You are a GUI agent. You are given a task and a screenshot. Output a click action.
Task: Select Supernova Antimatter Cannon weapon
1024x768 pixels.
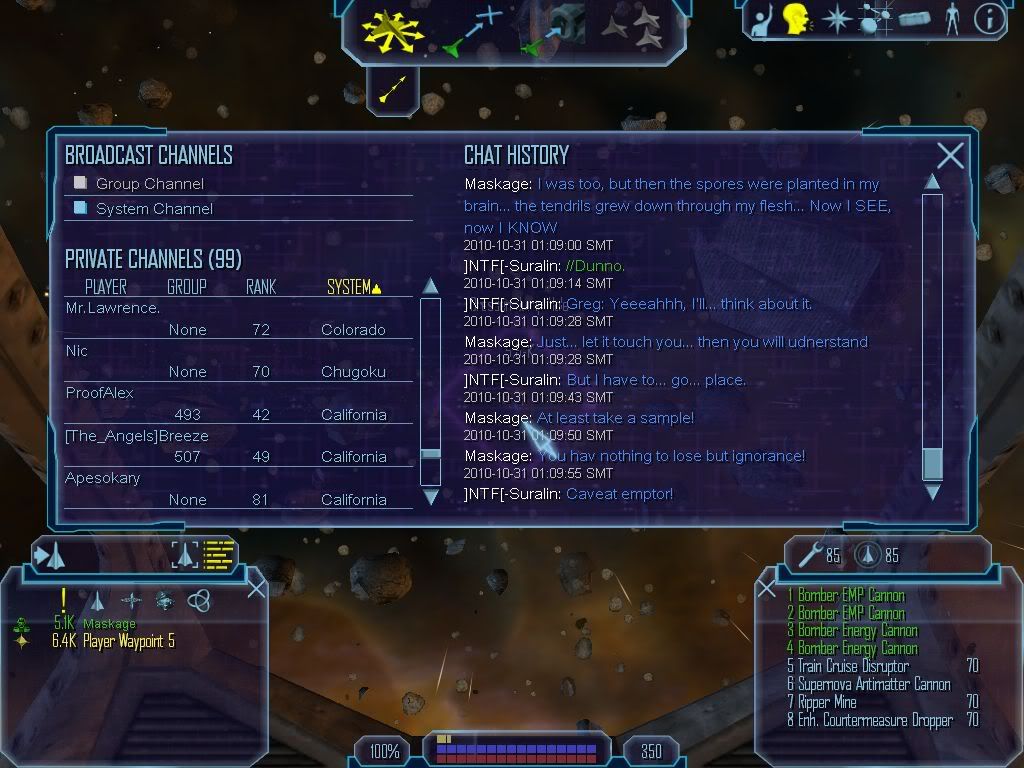873,684
